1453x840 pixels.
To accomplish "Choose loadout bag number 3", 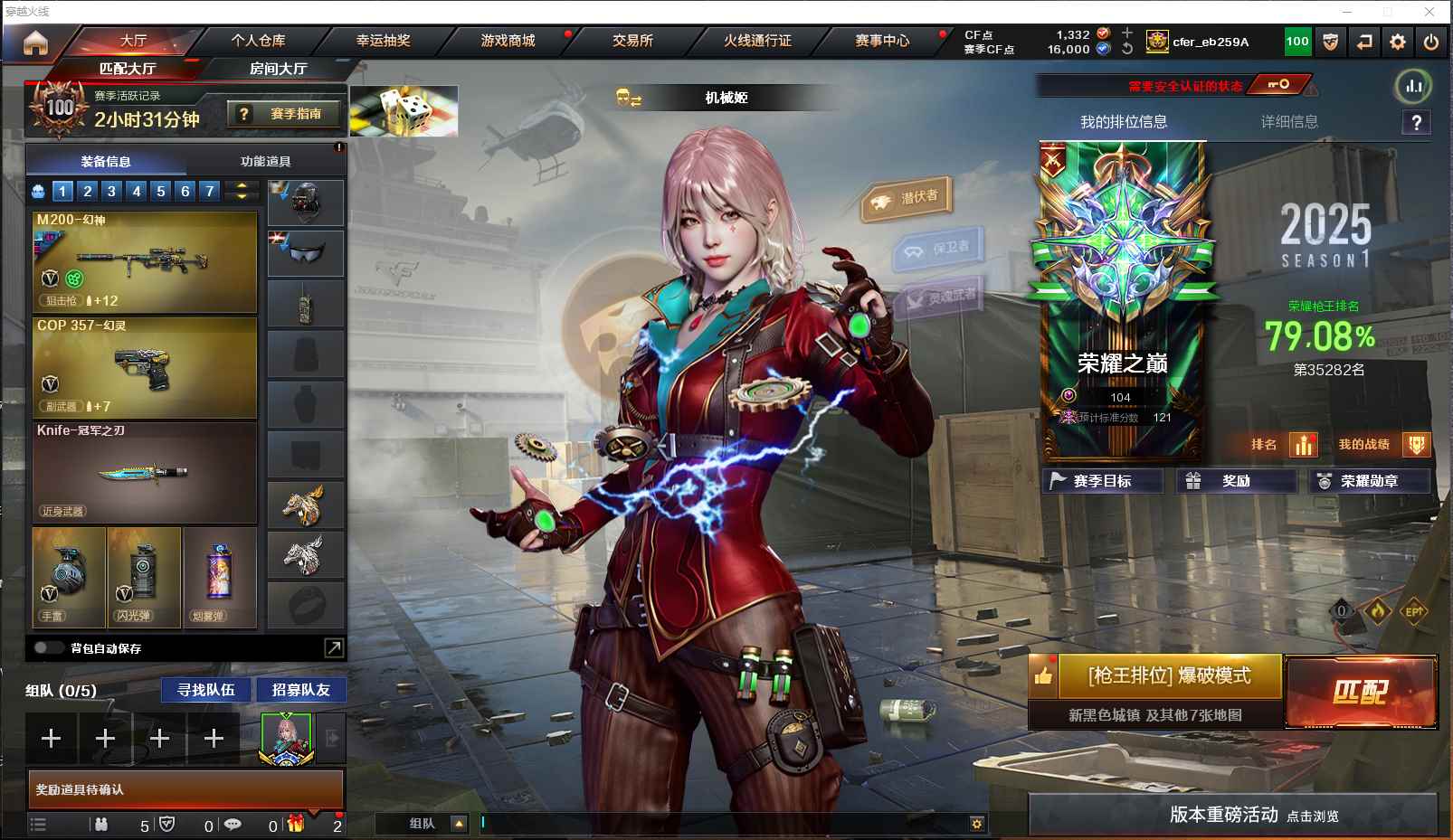I will pyautogui.click(x=111, y=191).
